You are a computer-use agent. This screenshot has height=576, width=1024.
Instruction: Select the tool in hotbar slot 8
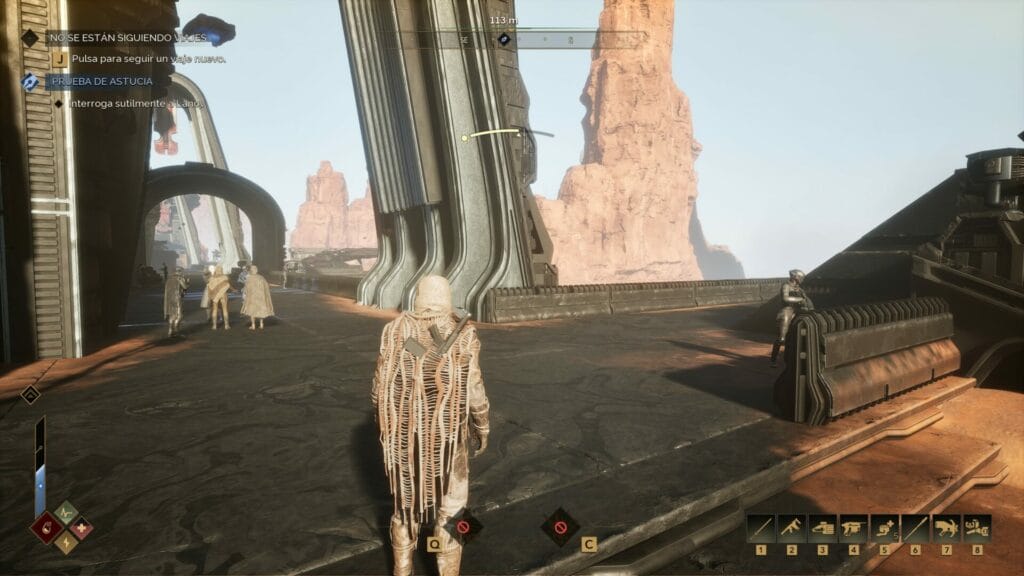click(977, 527)
